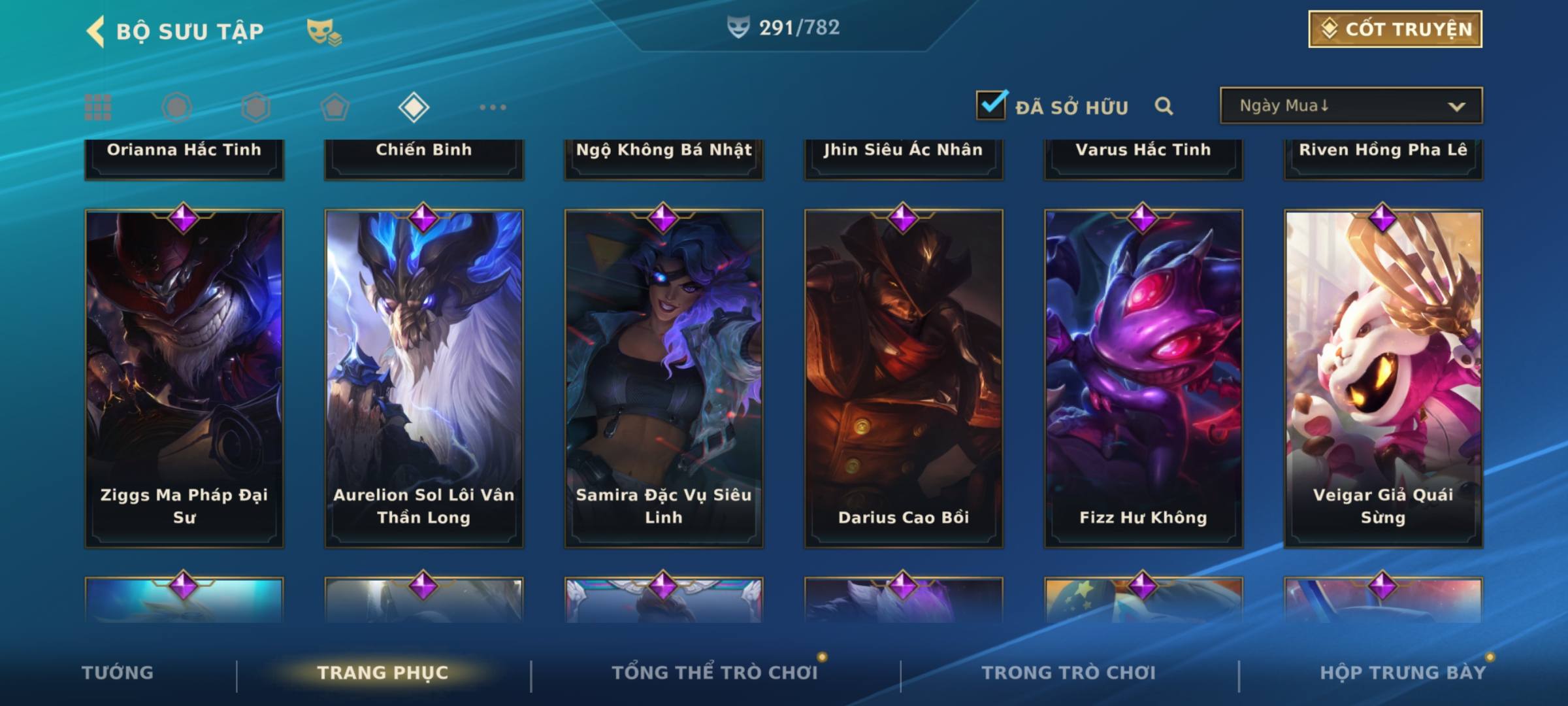
Task: Go back from Bộ Sưu Tập
Action: (95, 31)
